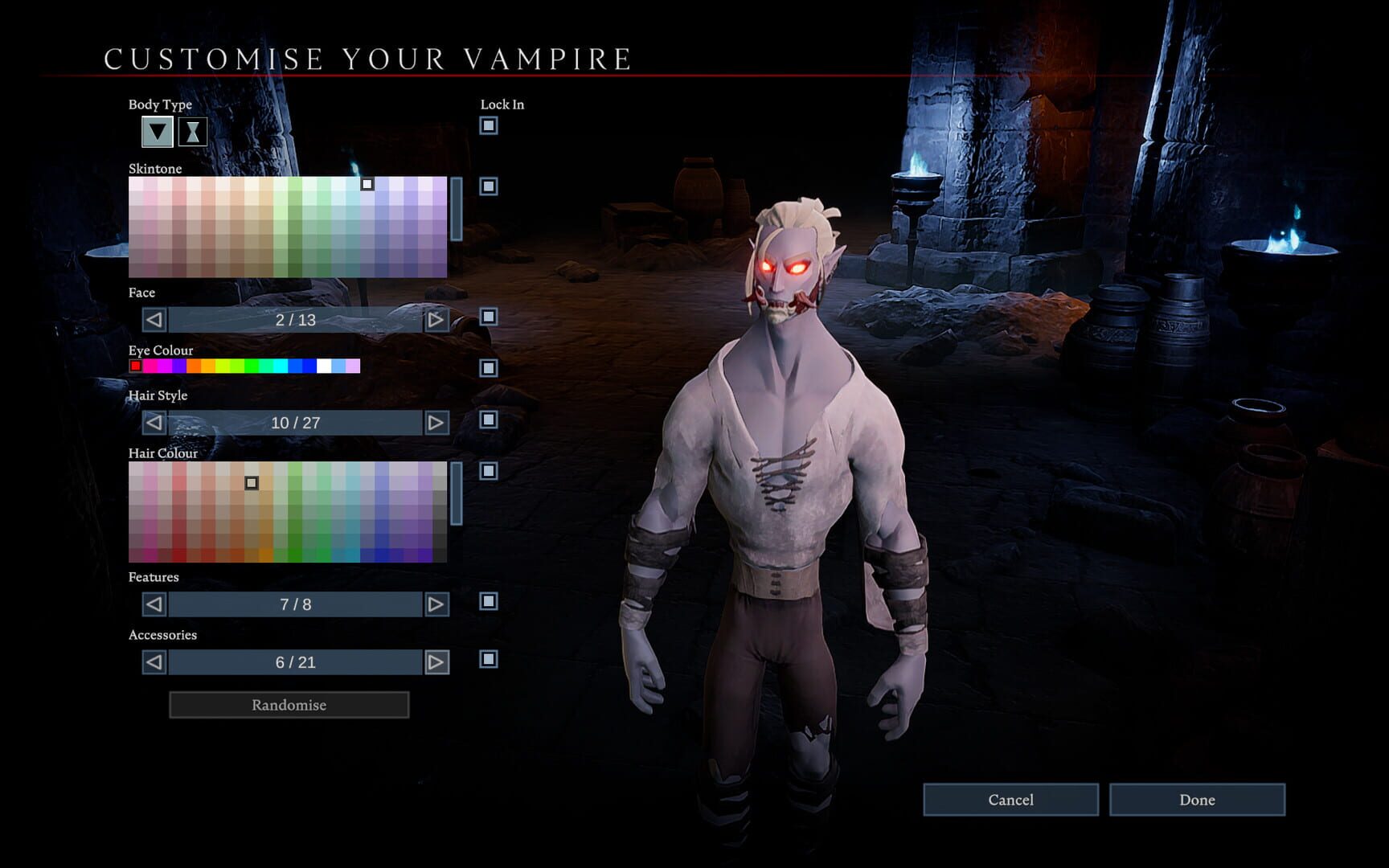Advance to the next Hair Style
This screenshot has width=1389, height=868.
click(434, 424)
